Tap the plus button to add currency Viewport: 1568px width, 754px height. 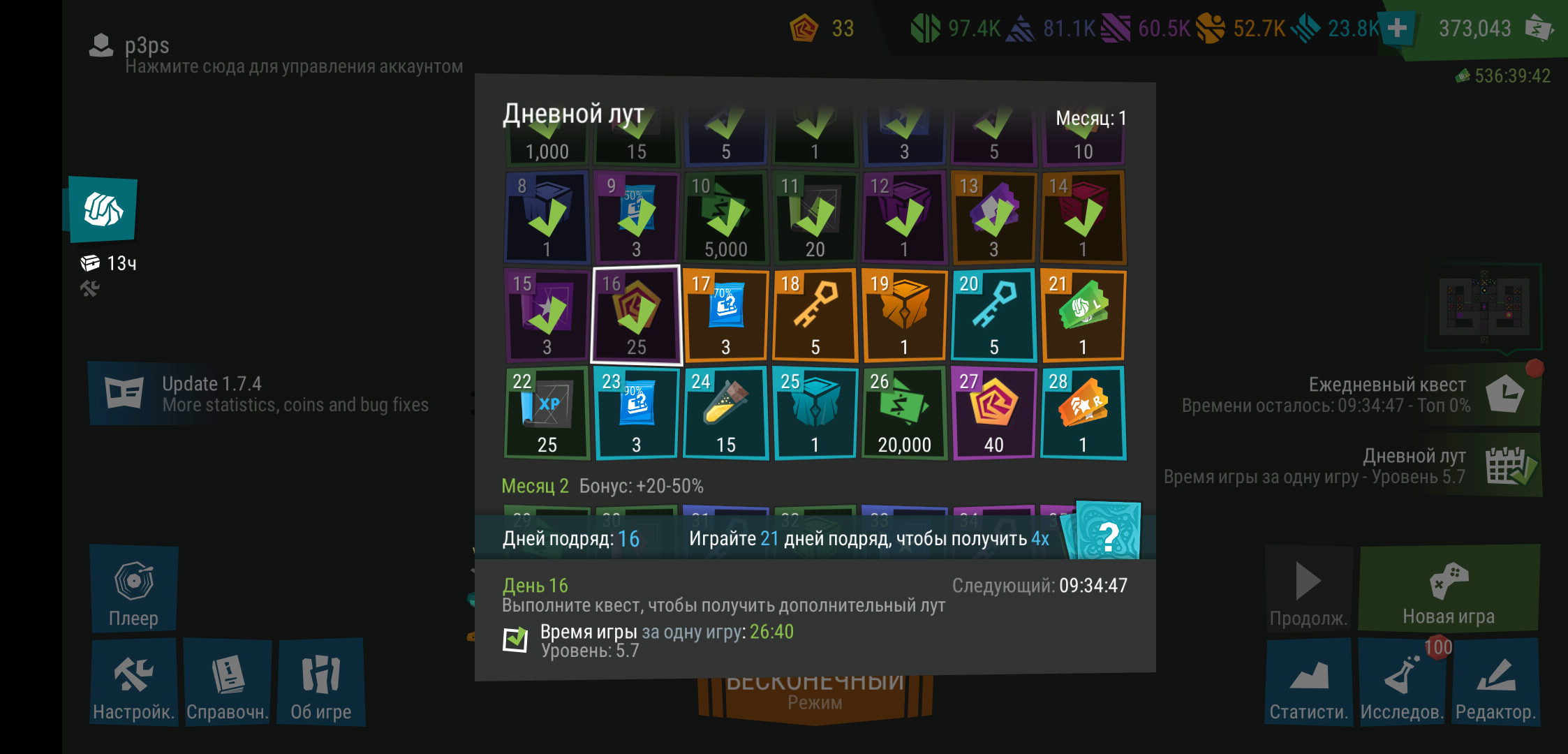(1397, 28)
